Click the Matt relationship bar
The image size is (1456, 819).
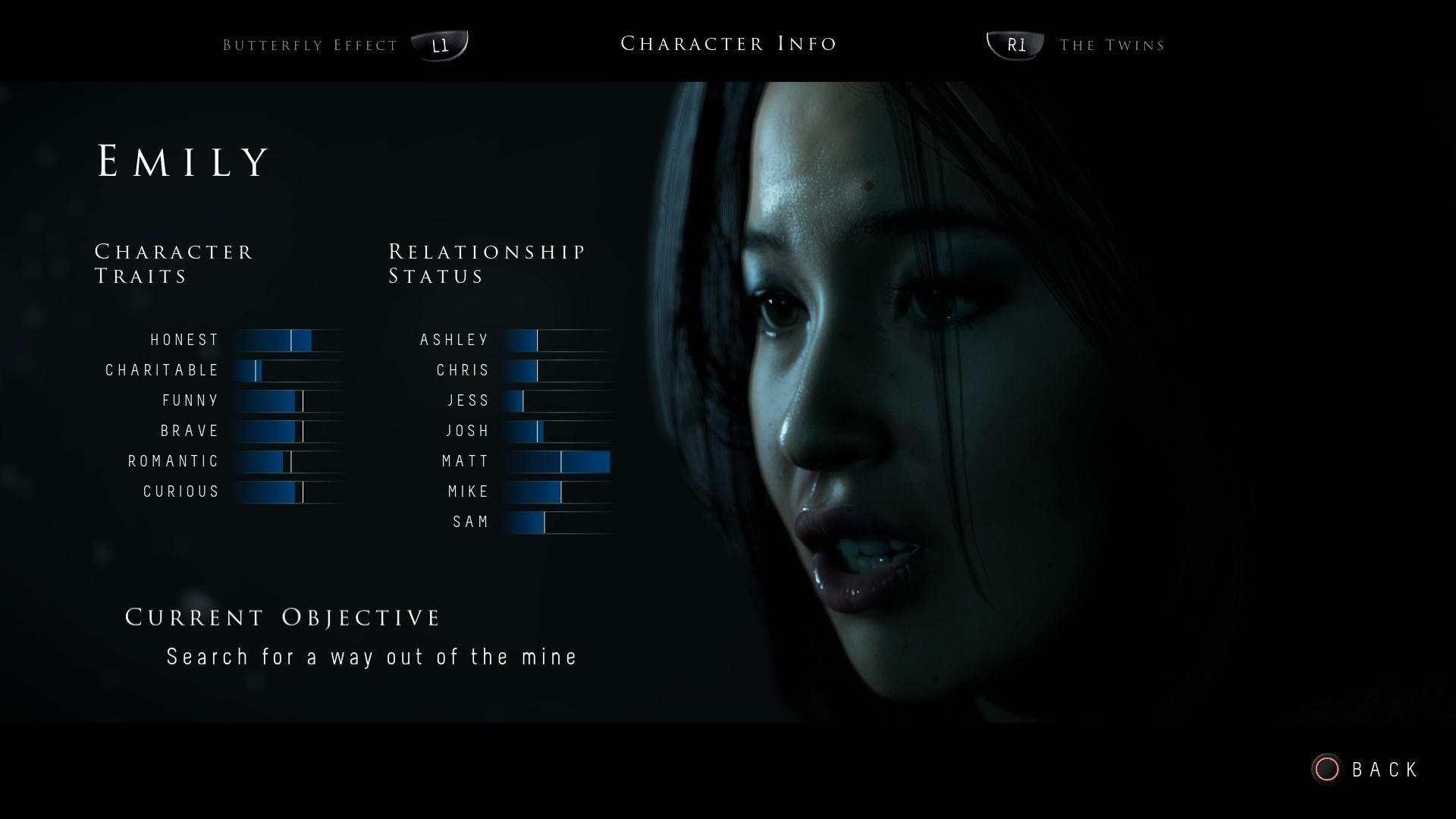point(557,462)
